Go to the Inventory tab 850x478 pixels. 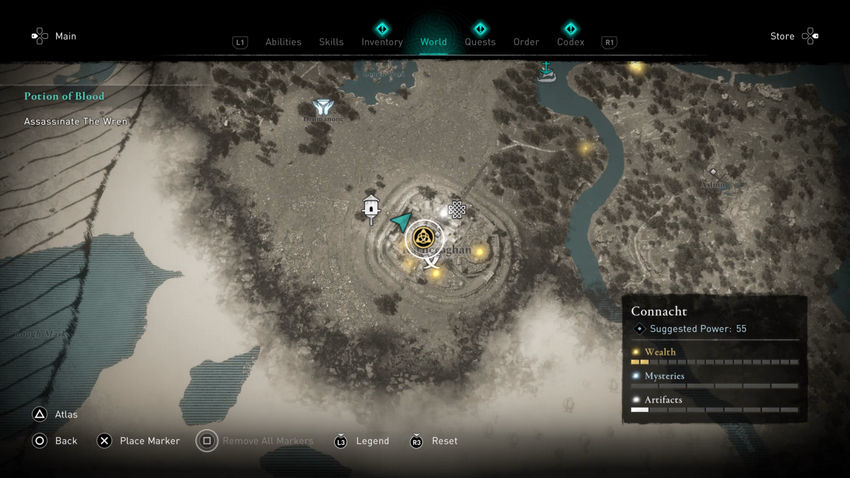382,42
